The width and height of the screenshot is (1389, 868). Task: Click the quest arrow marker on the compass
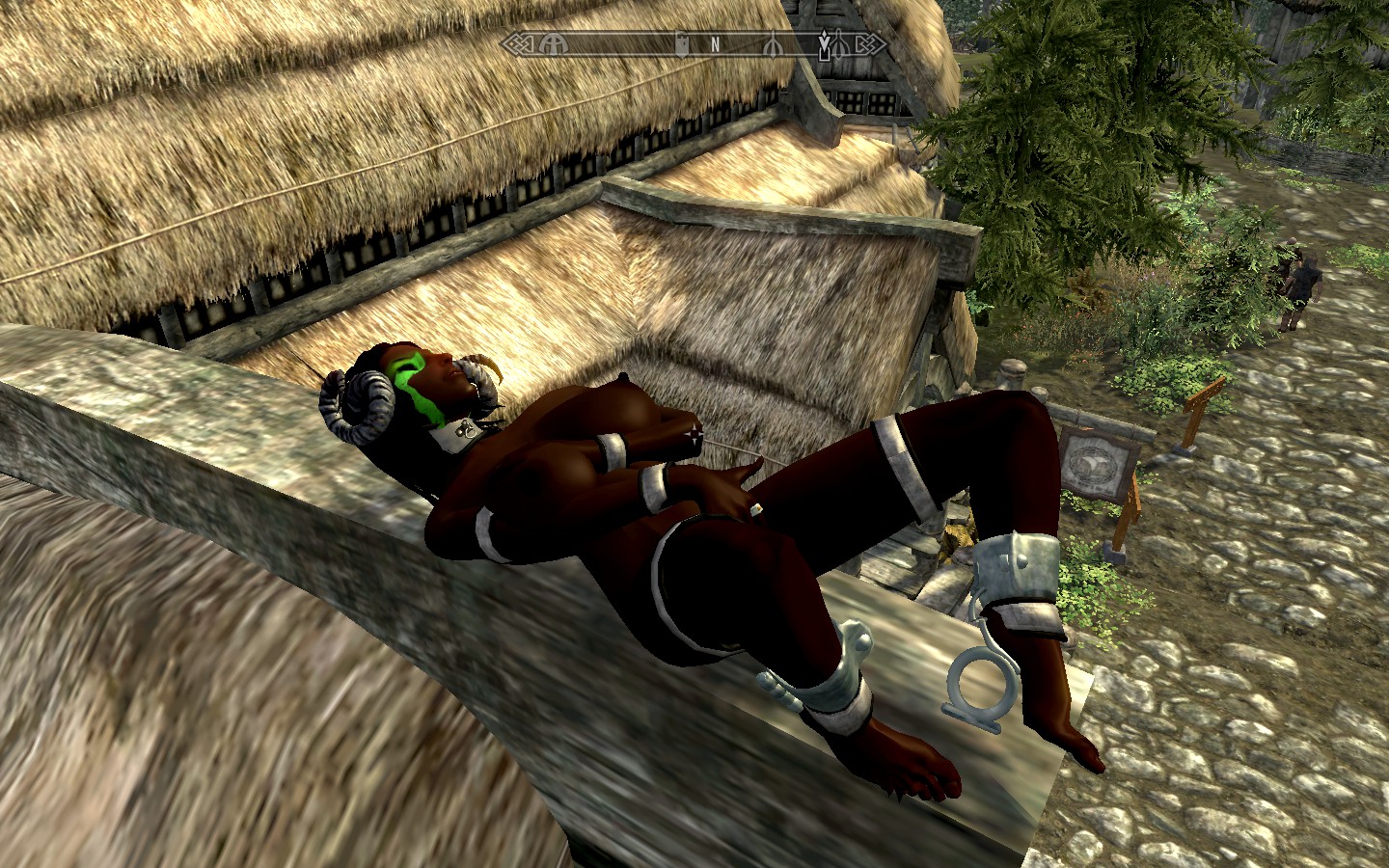(x=825, y=44)
